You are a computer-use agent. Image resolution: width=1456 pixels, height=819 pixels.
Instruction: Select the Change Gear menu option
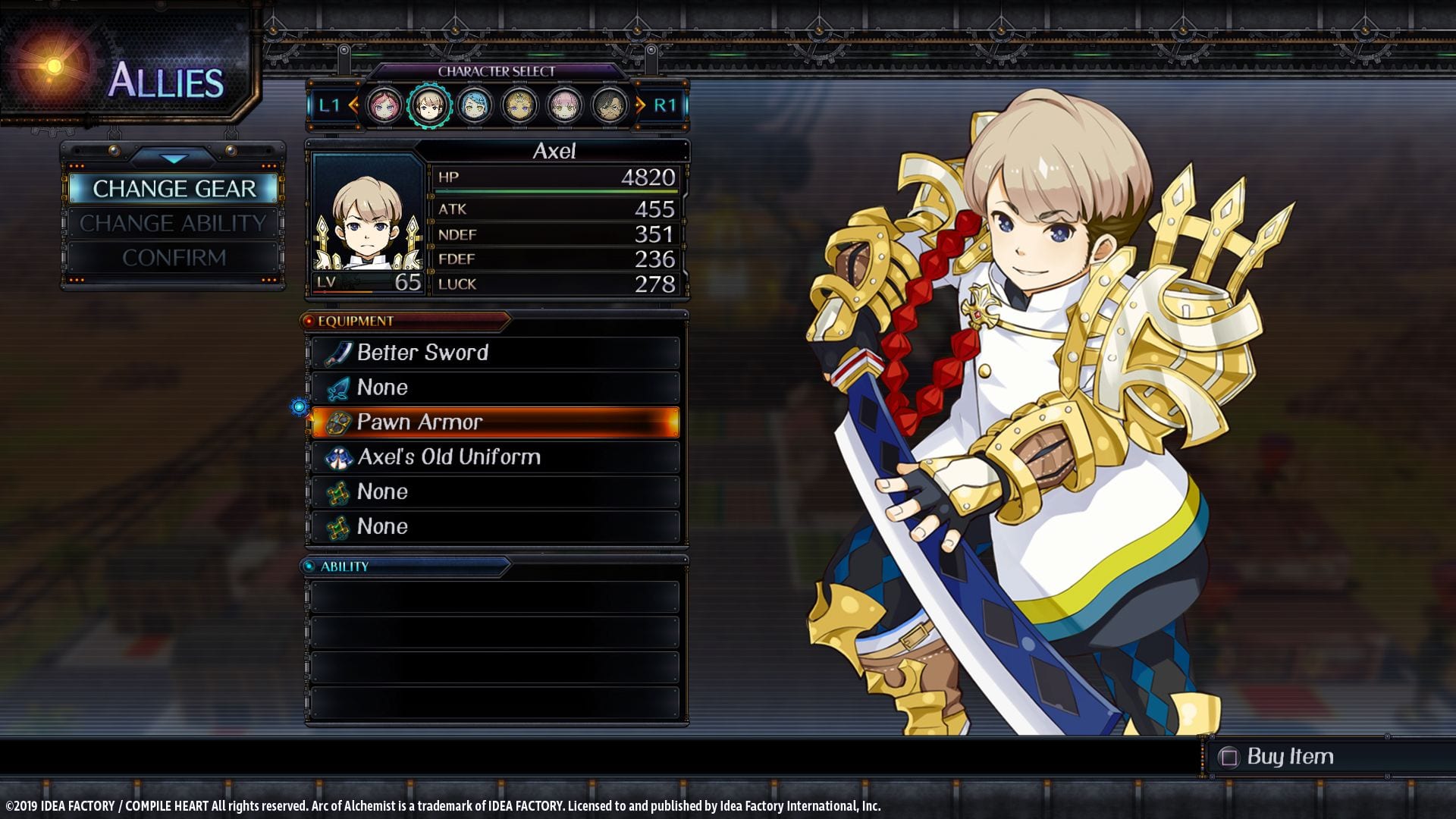click(174, 188)
